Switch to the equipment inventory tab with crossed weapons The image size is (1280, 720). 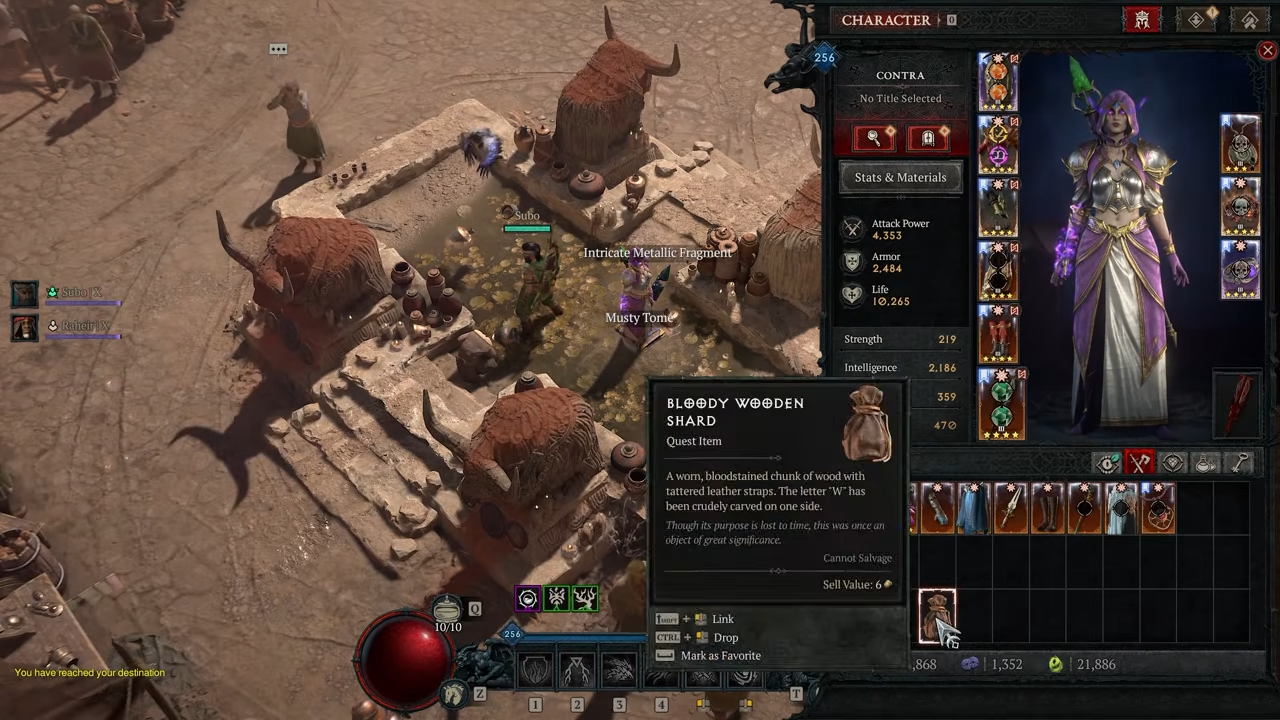pos(1140,462)
